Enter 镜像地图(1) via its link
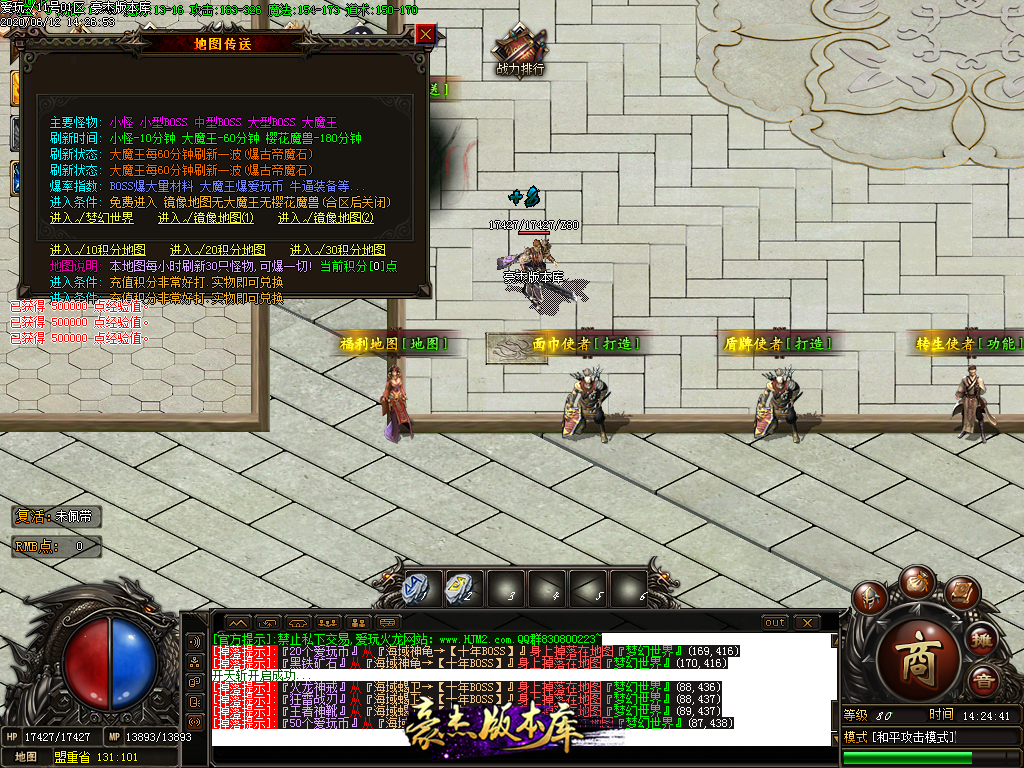The image size is (1024, 768). point(206,218)
